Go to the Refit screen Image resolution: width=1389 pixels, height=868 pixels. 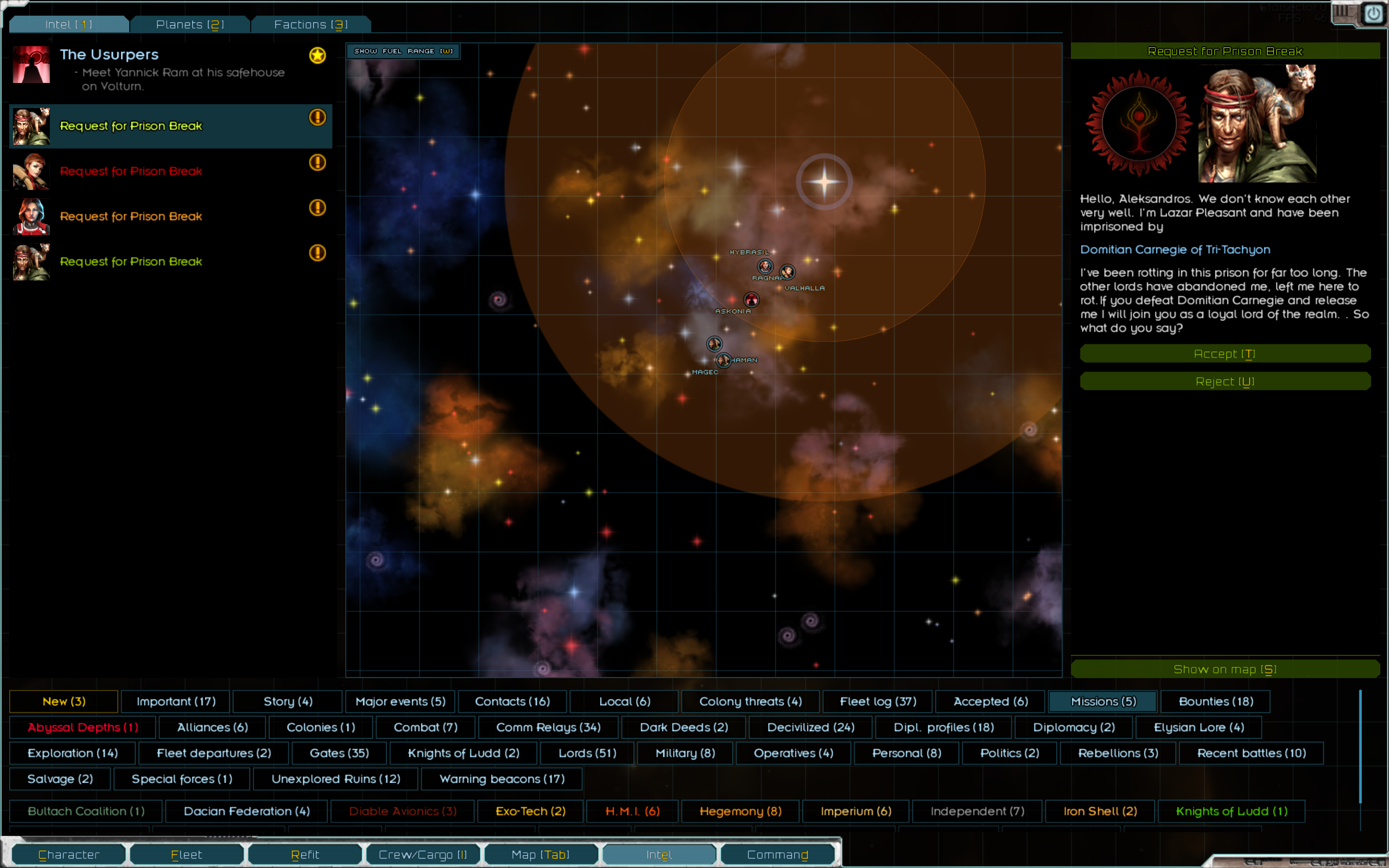pyautogui.click(x=305, y=854)
